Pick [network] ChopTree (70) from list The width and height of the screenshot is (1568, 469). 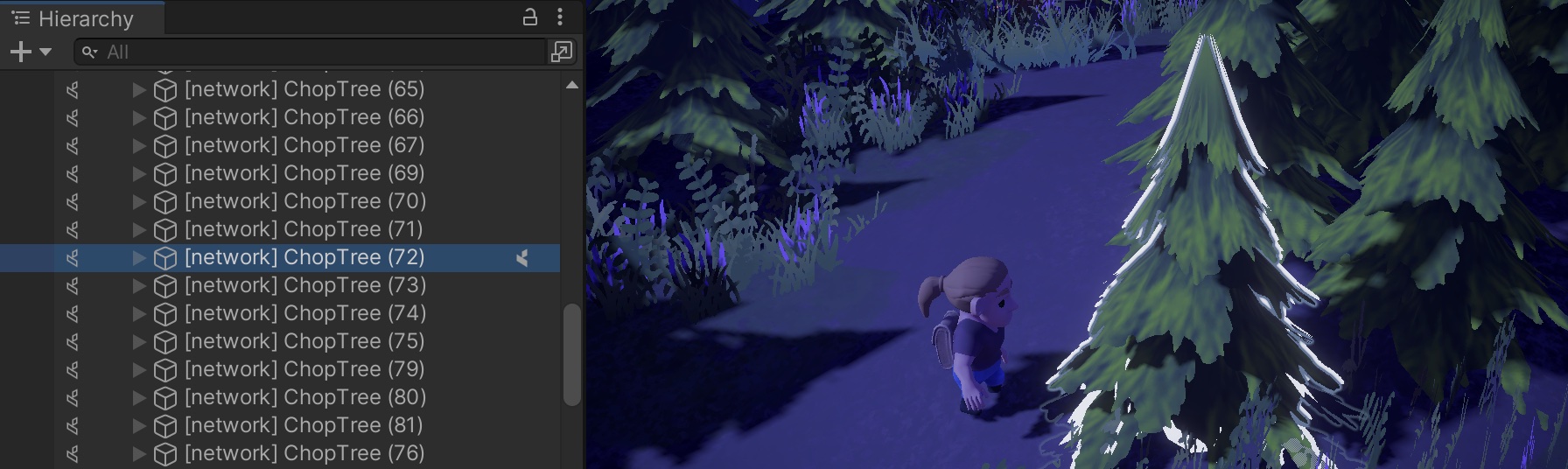(304, 201)
